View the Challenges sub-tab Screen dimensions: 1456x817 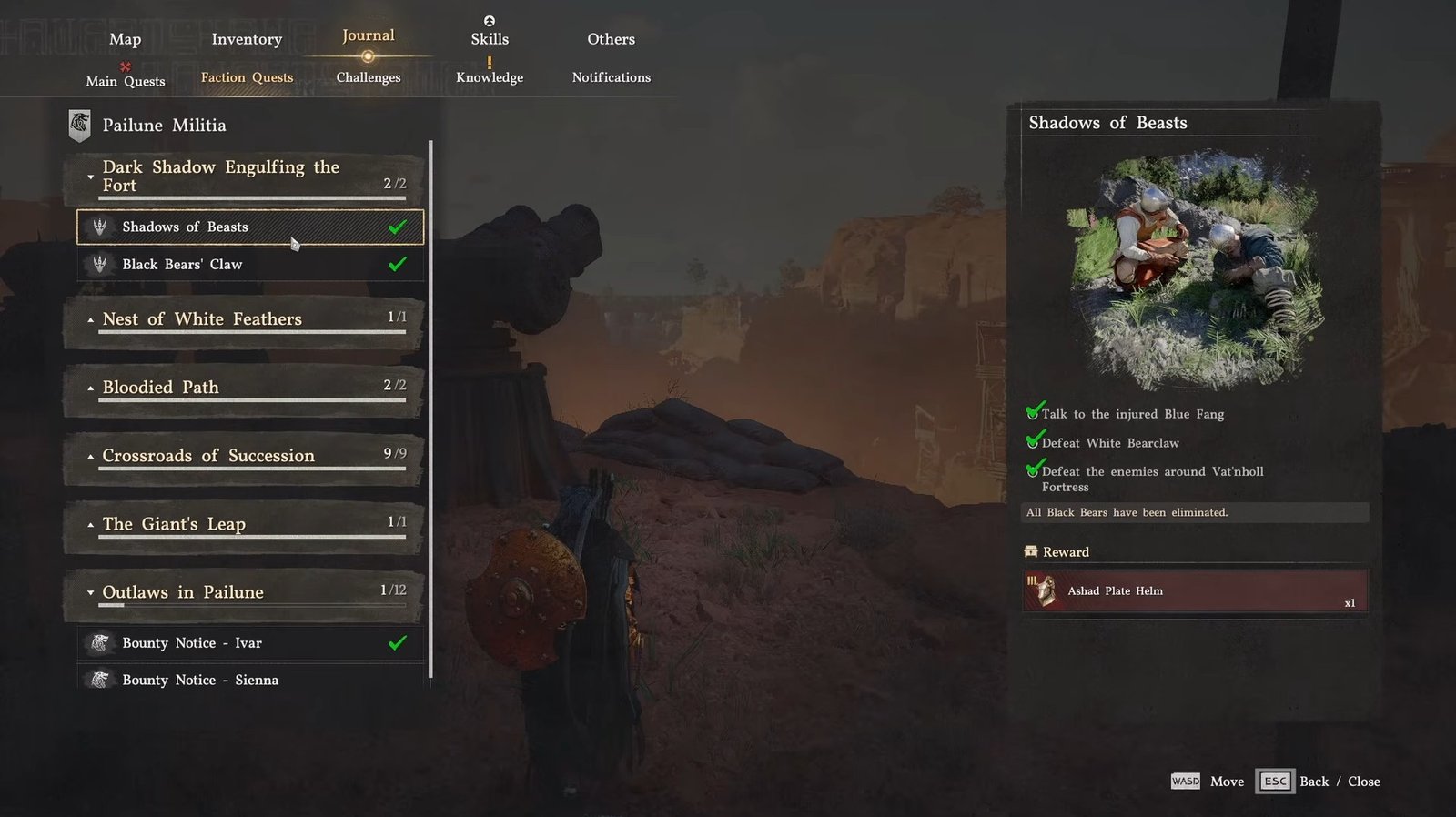click(x=368, y=77)
